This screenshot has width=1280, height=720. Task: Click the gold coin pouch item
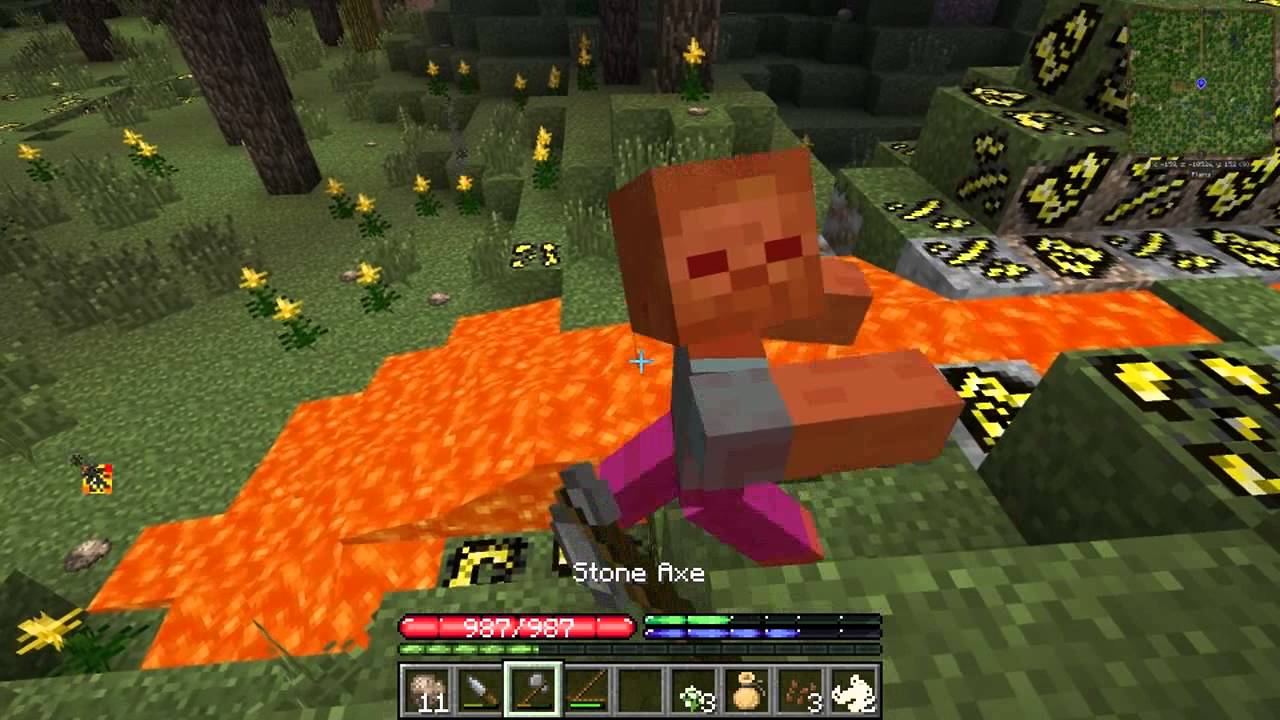745,690
